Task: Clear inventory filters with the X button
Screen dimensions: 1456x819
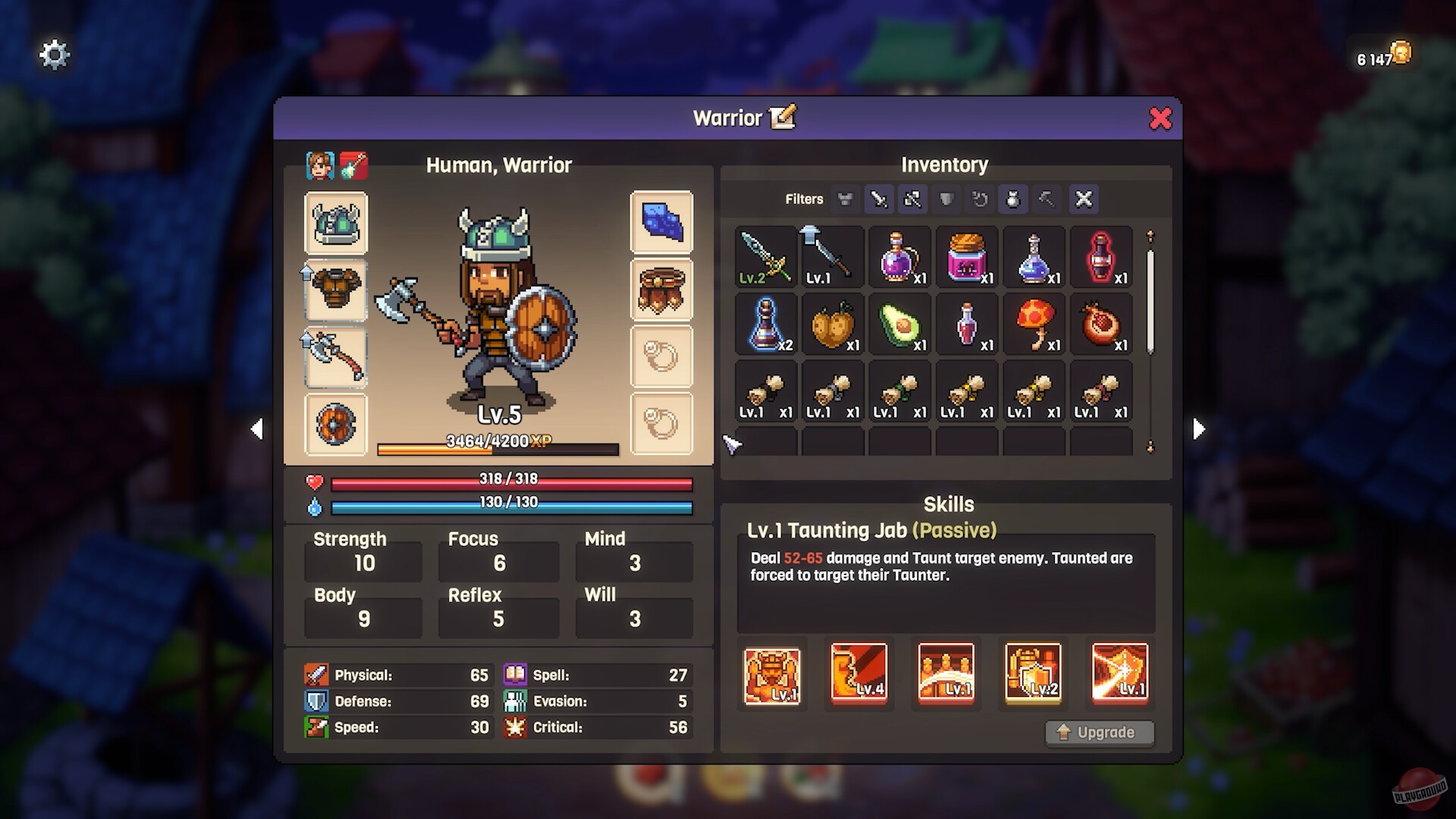Action: (x=1084, y=199)
